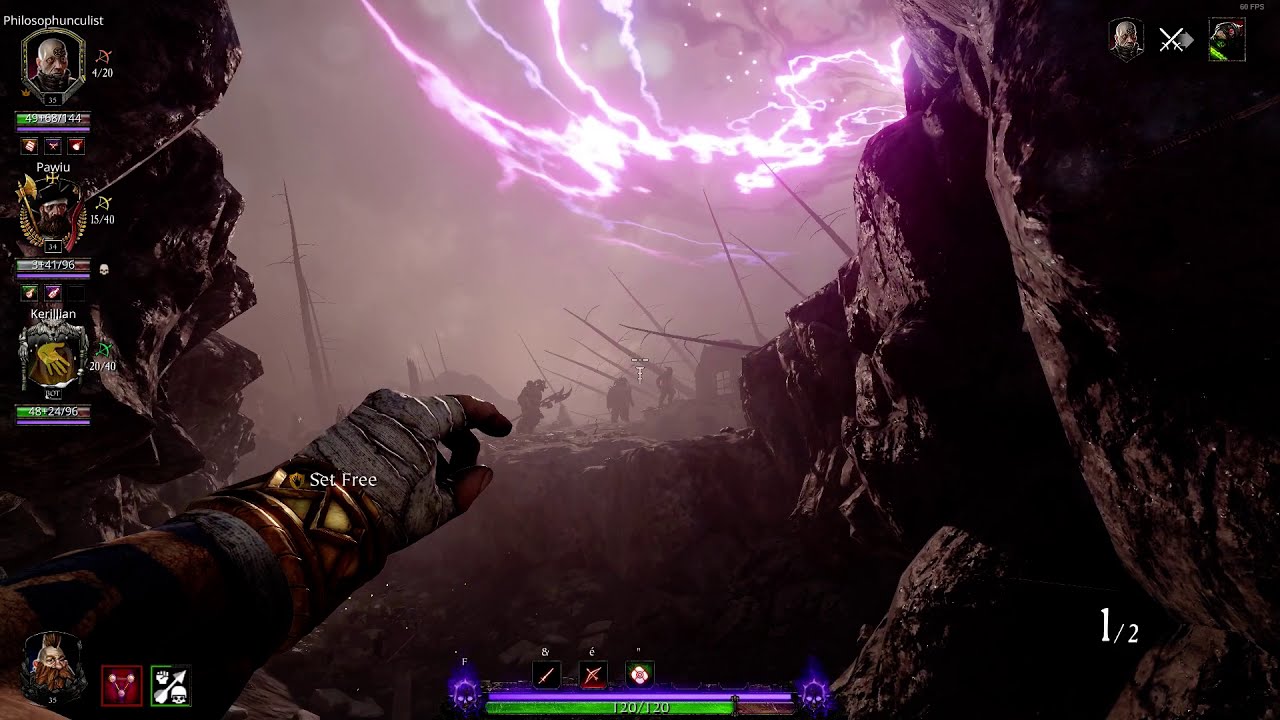Select the red triangle-nodes buff icon

click(121, 686)
